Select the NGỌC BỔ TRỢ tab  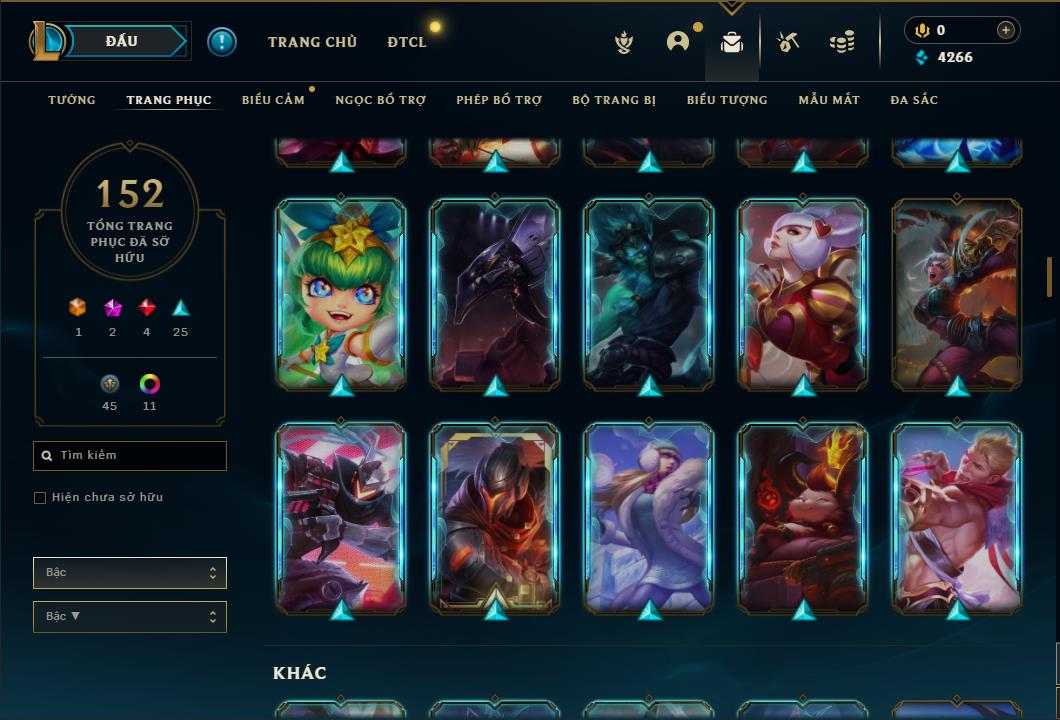[380, 100]
